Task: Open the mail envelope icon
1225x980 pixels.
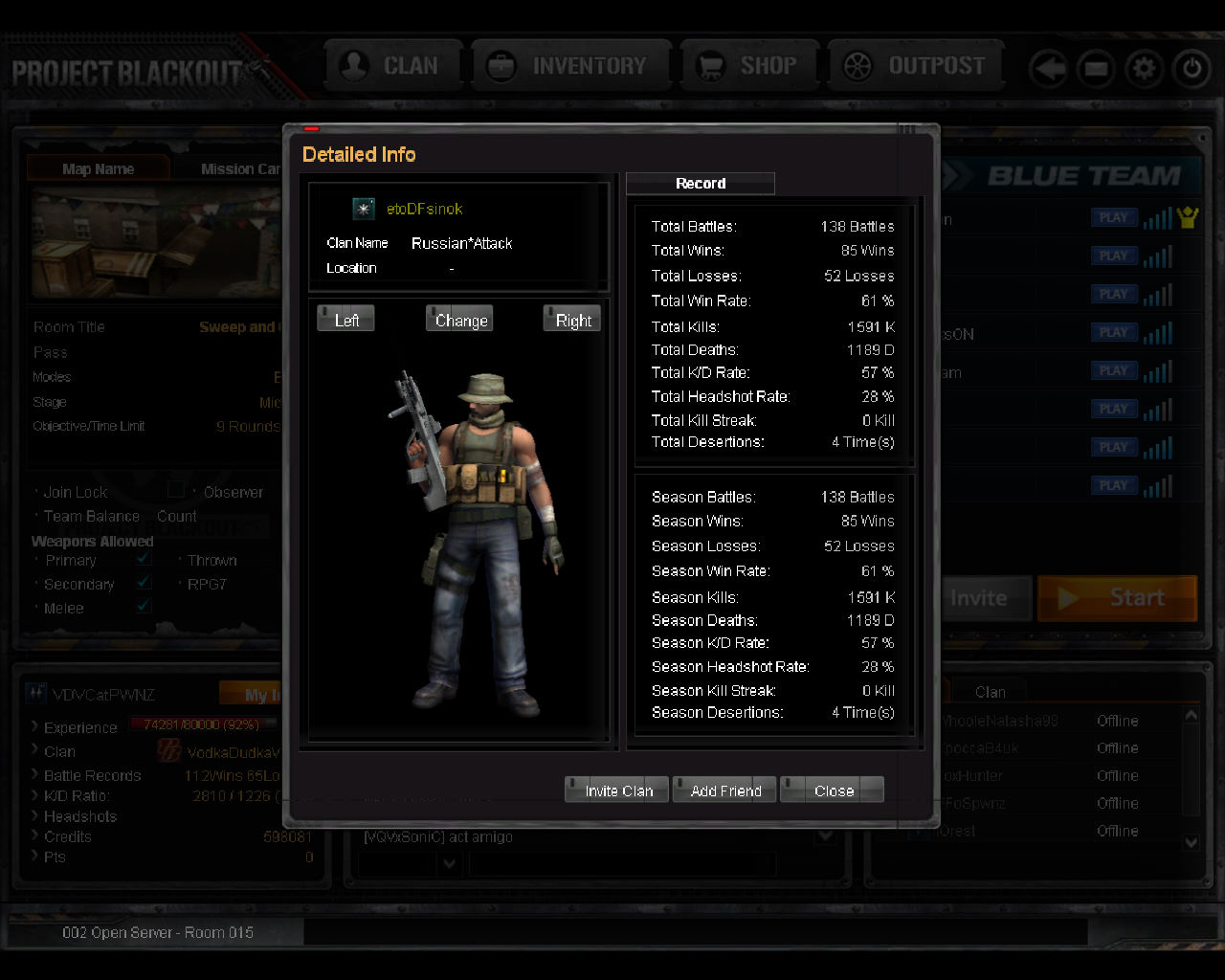Action: pos(1096,69)
